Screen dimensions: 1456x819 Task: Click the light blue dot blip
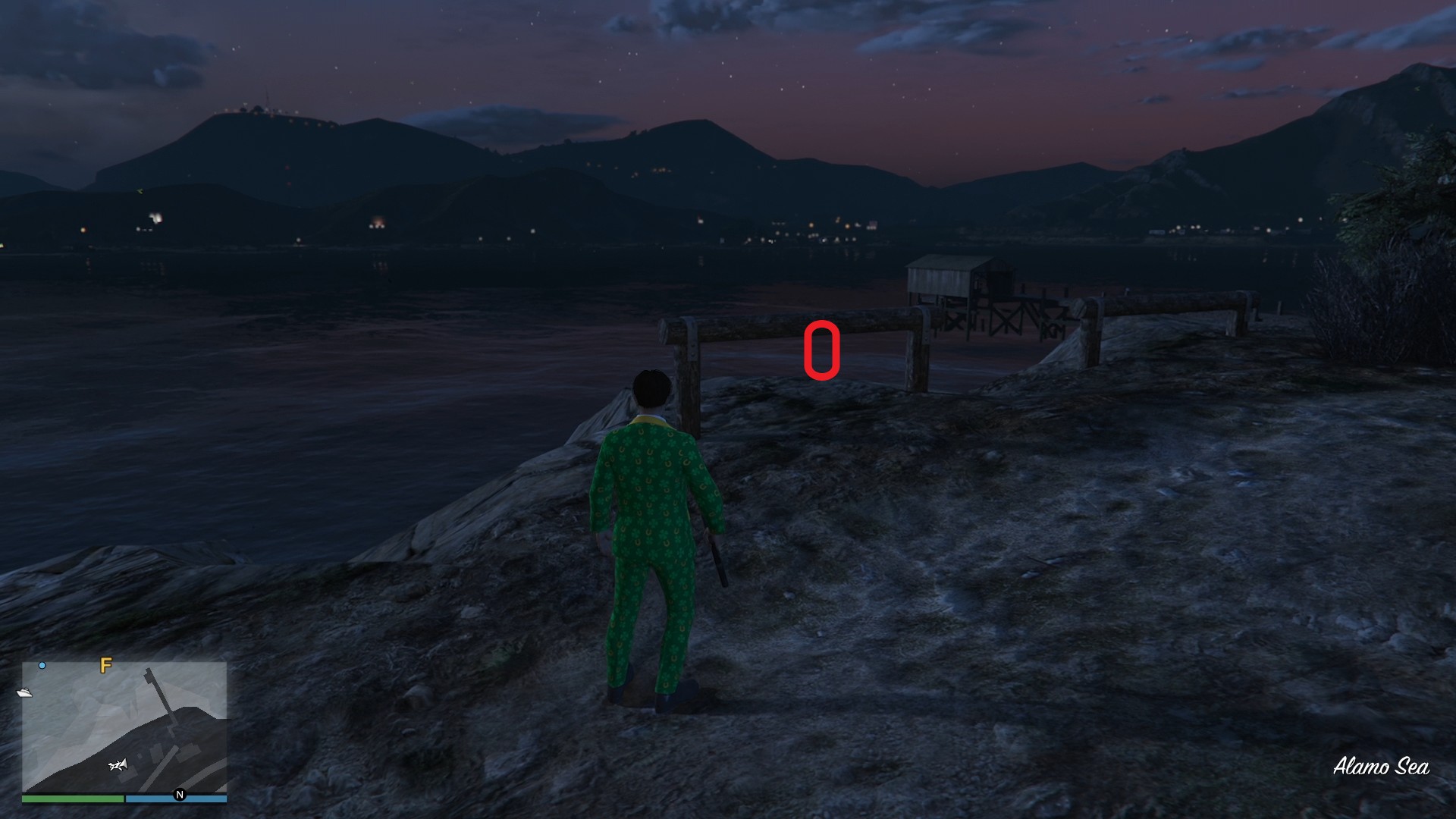(42, 665)
